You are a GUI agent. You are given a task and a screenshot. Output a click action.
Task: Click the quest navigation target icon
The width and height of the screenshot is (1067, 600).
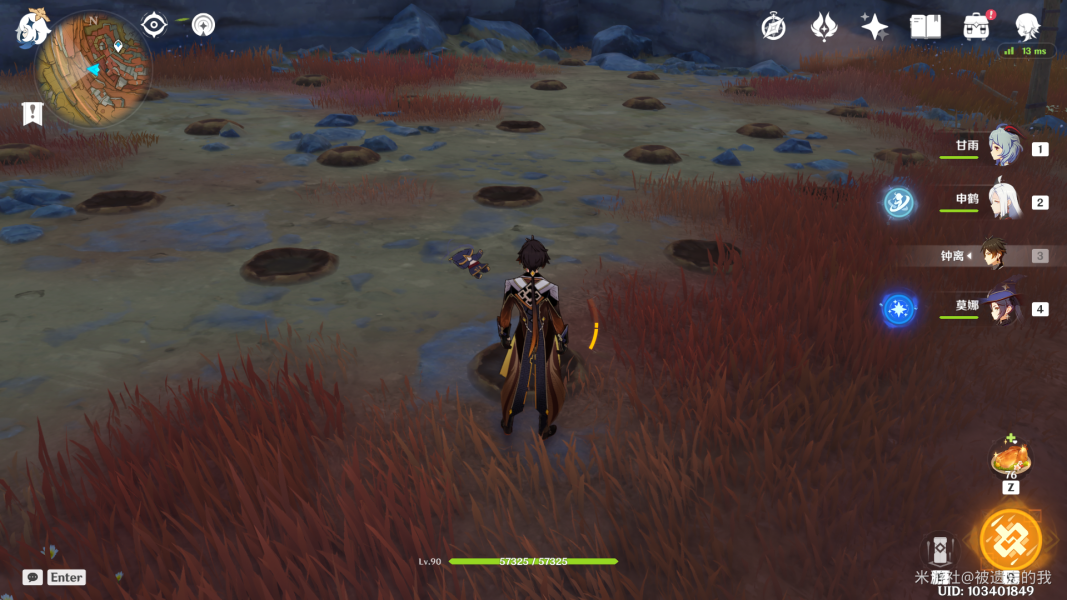(x=154, y=25)
